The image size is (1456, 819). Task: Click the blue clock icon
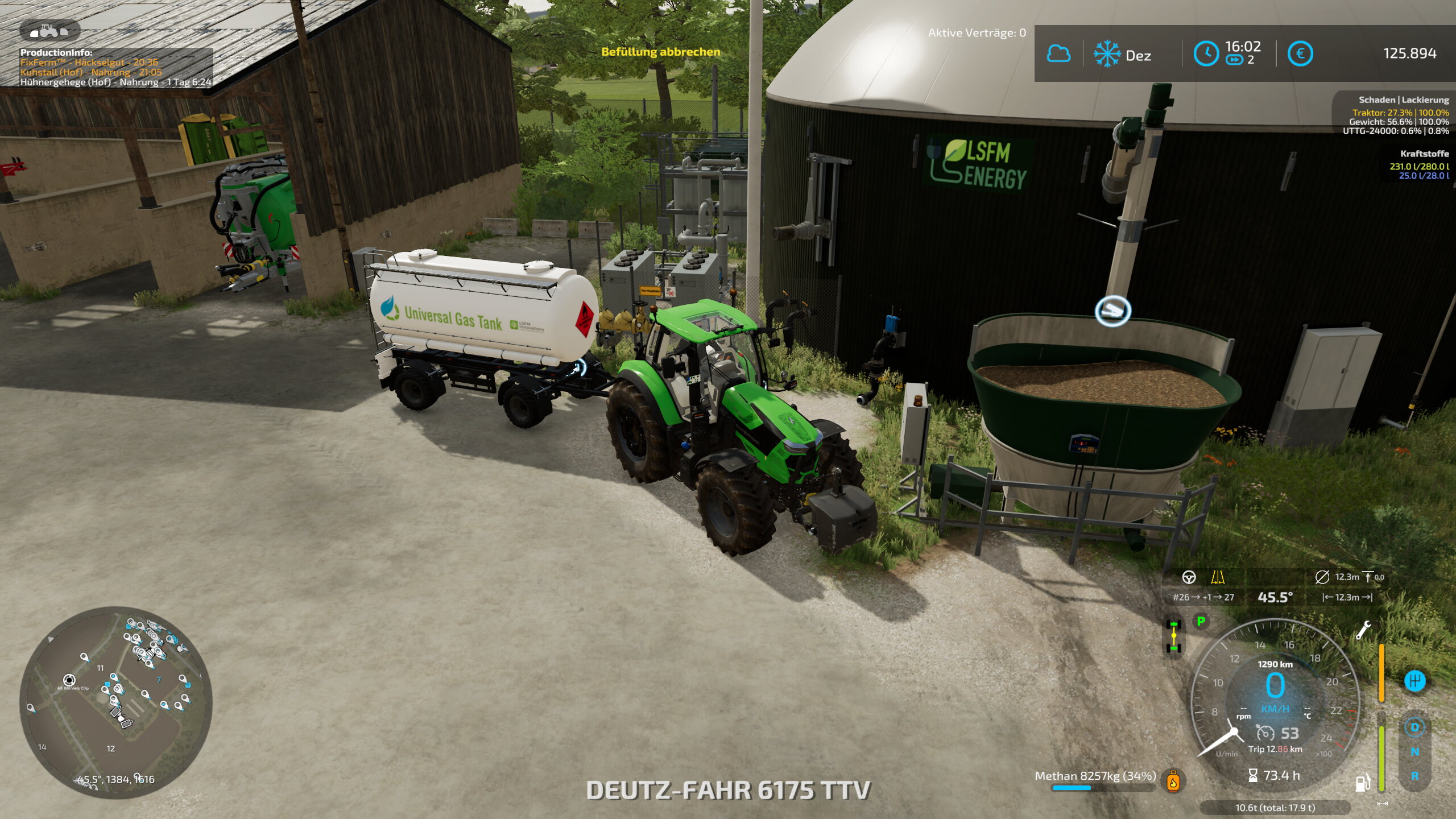coord(1206,54)
